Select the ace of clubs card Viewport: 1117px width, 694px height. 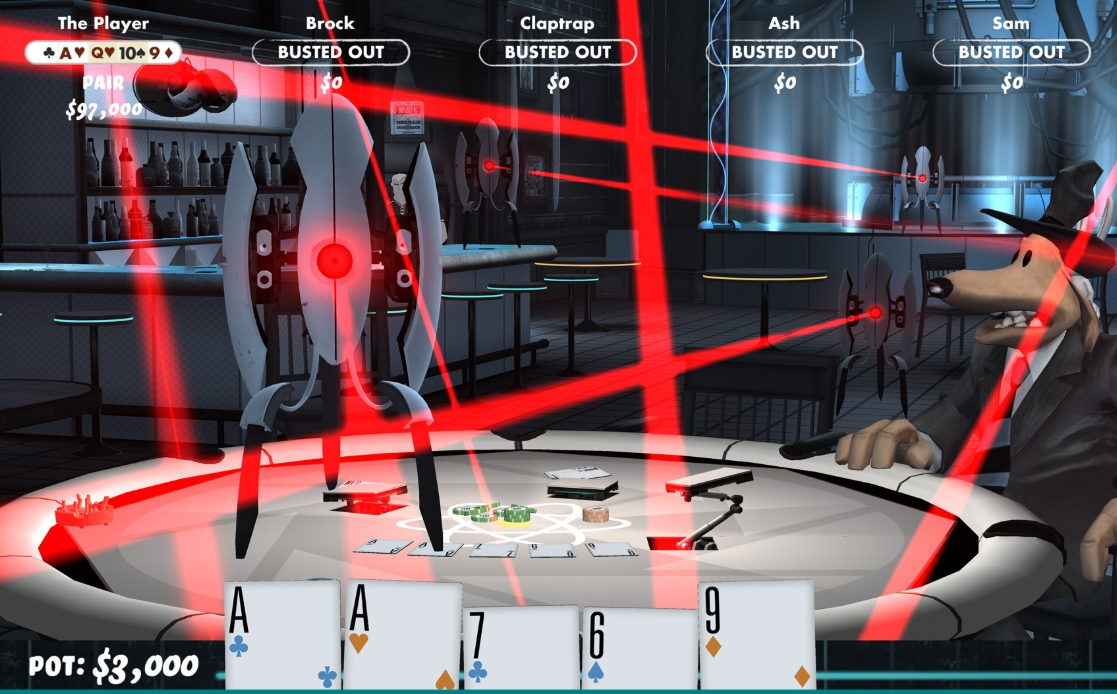point(283,635)
